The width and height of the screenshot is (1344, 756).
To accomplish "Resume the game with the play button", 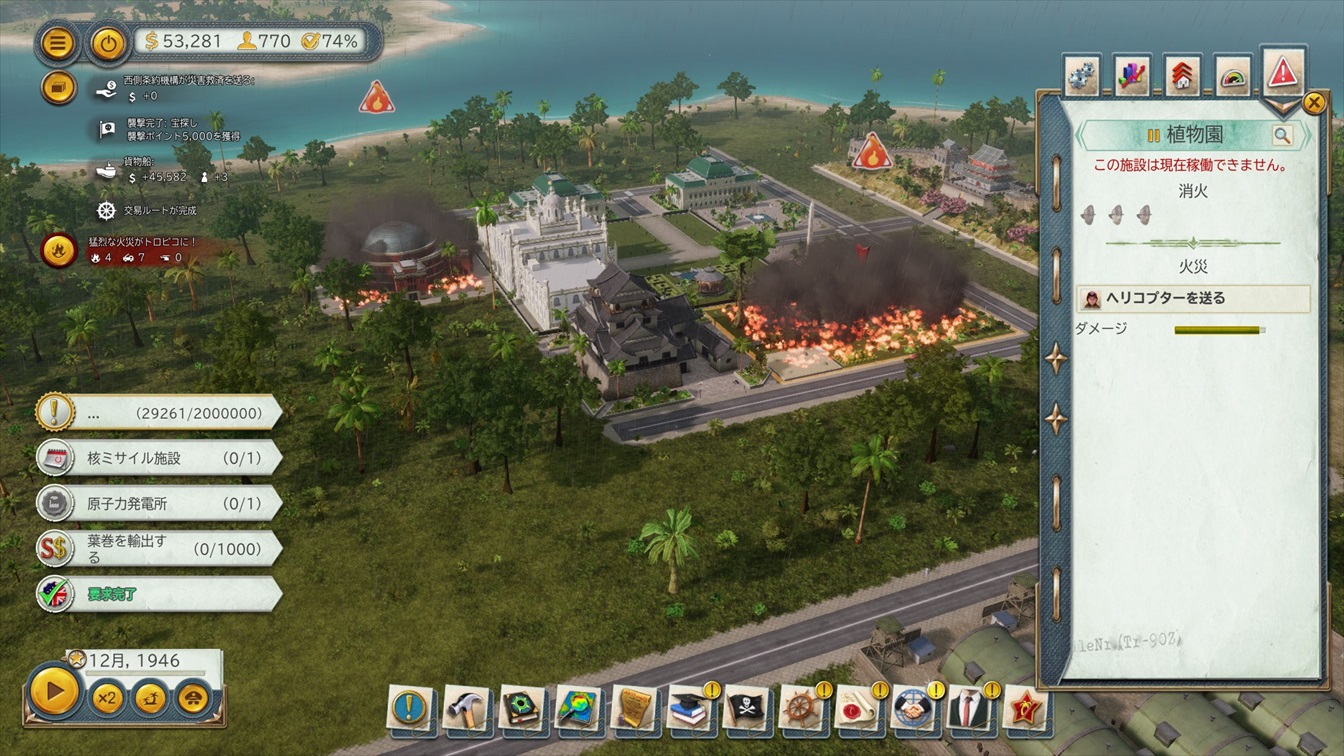I will pyautogui.click(x=54, y=689).
